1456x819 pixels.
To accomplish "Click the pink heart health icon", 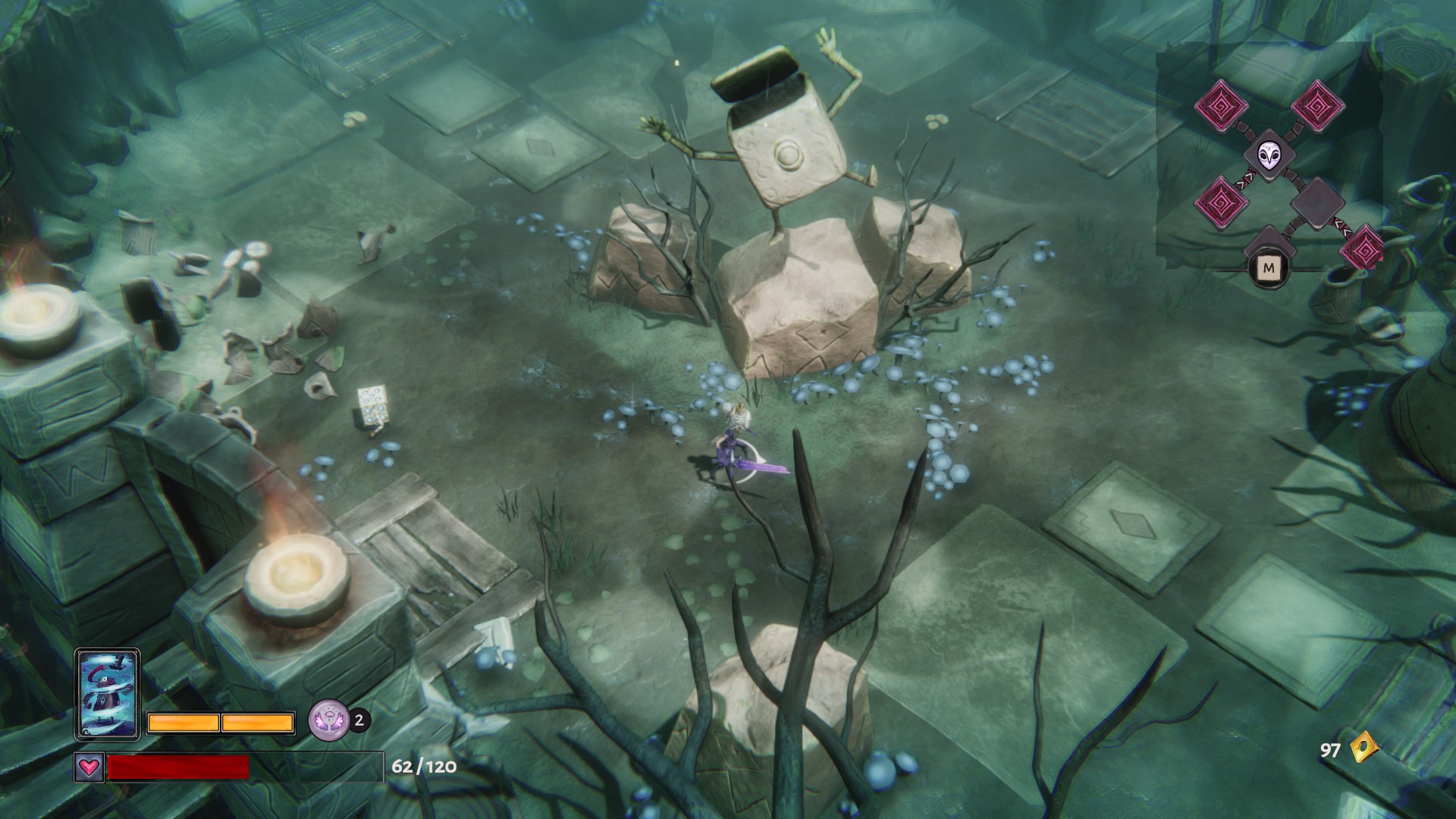I will pyautogui.click(x=89, y=767).
